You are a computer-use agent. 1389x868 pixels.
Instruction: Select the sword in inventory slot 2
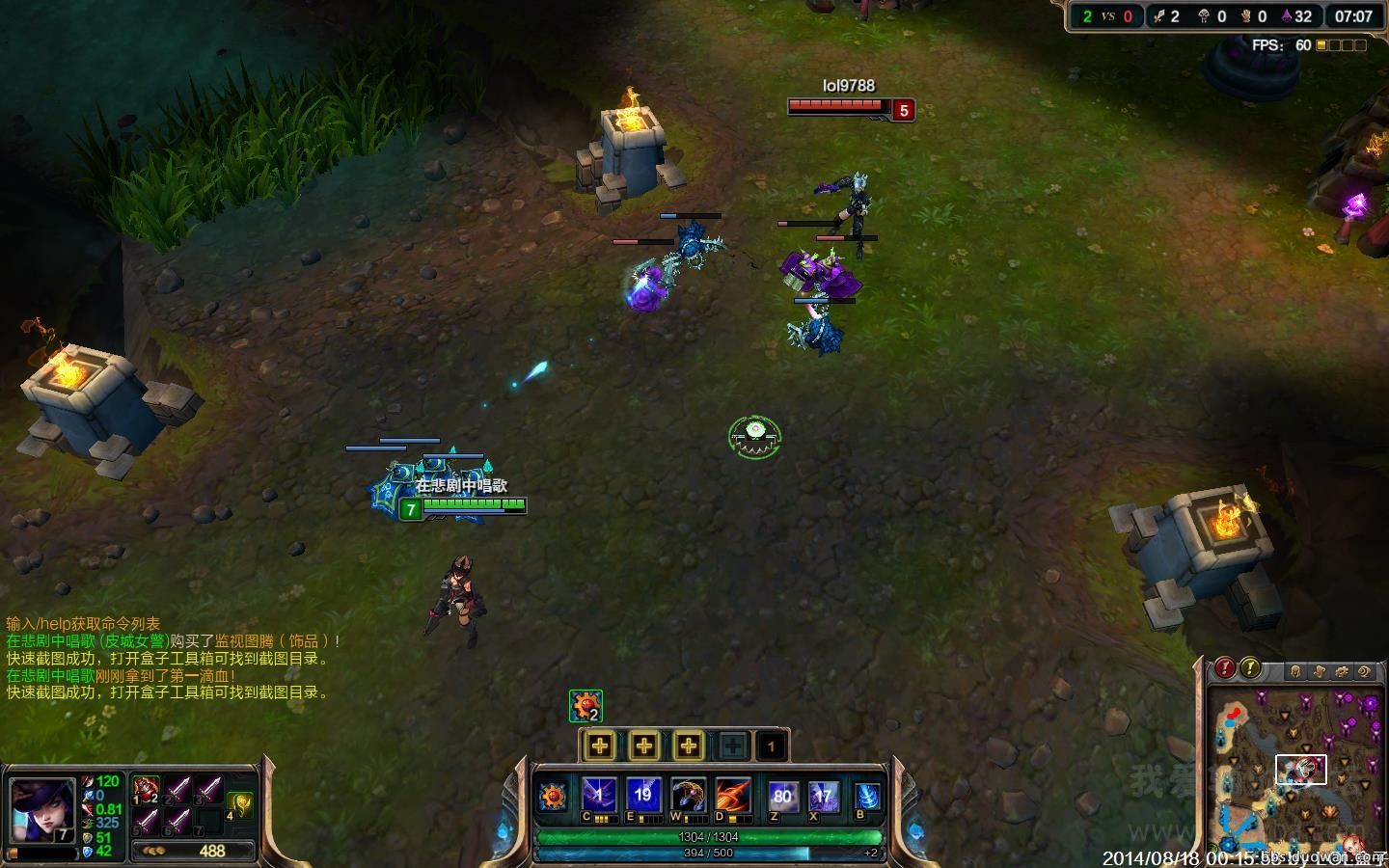point(178,791)
